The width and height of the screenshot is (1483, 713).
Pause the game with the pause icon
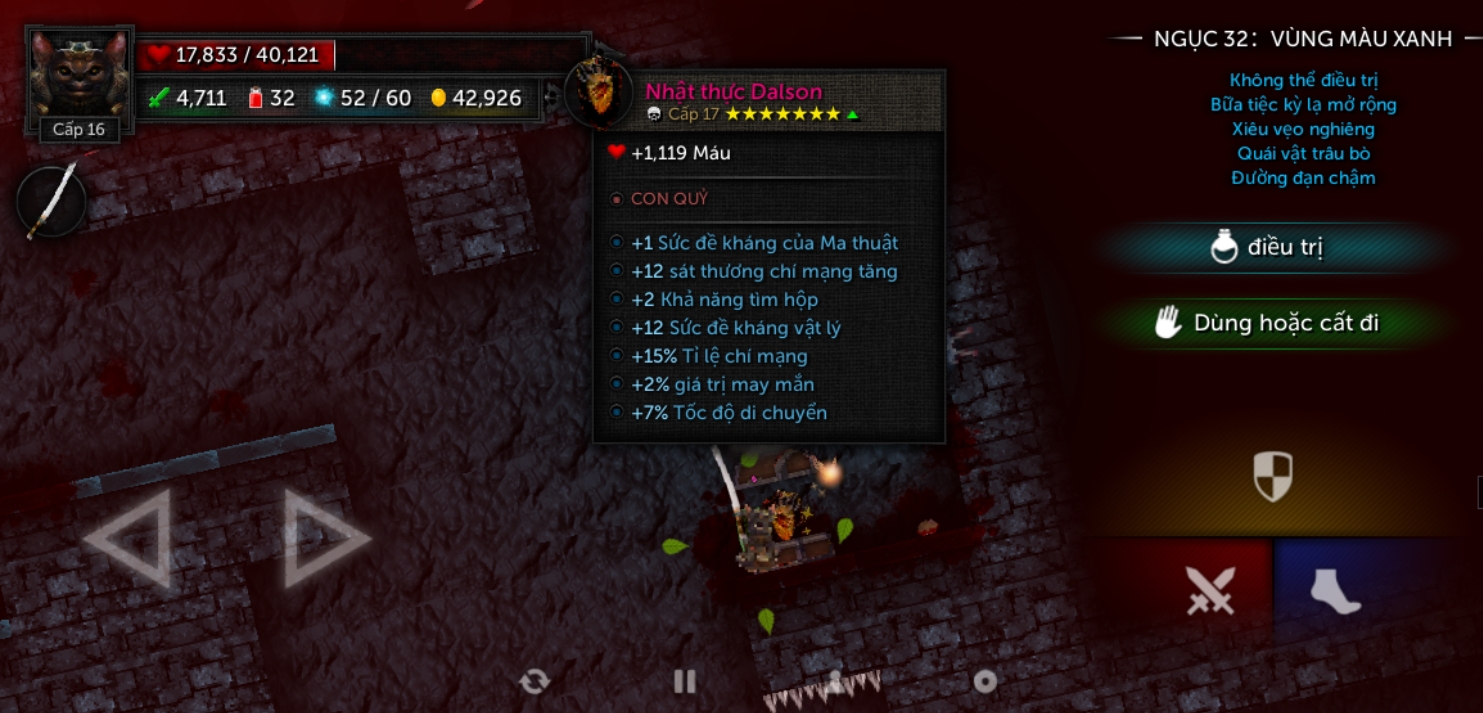(x=685, y=682)
